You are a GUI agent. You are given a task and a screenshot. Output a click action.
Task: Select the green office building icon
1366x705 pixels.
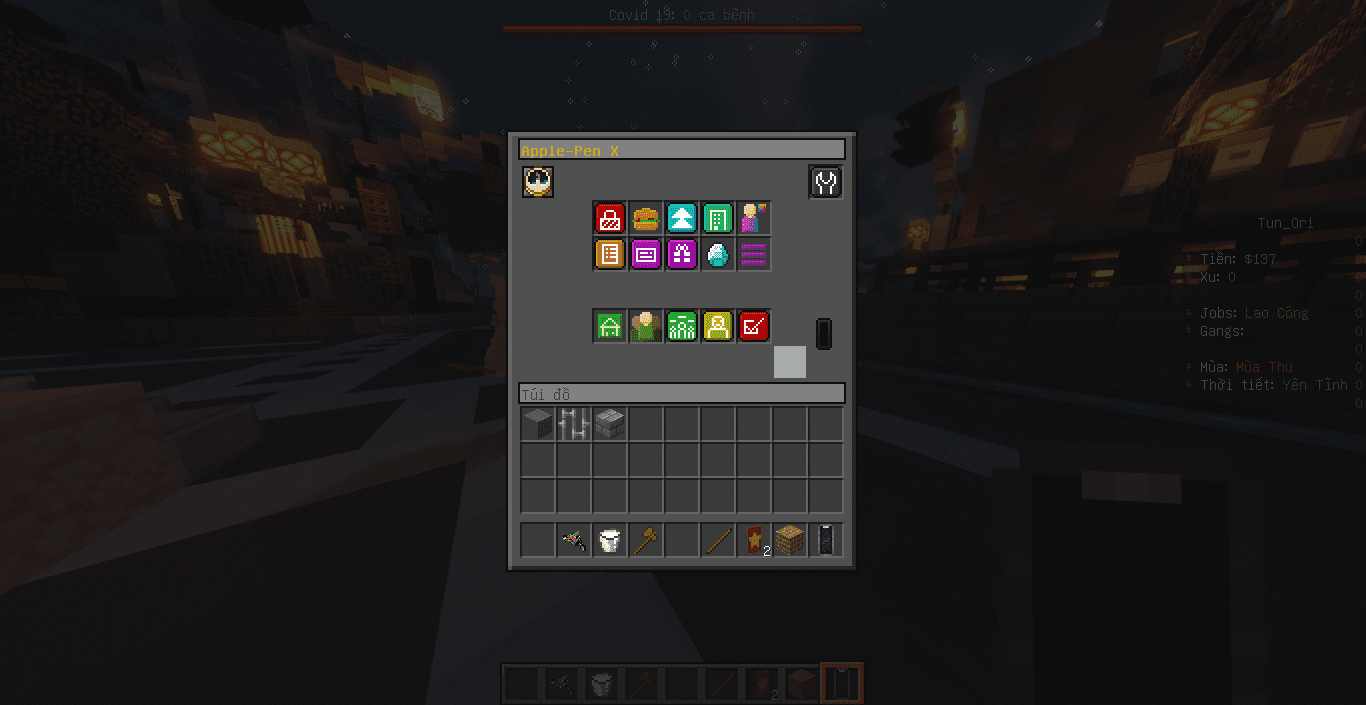point(718,218)
